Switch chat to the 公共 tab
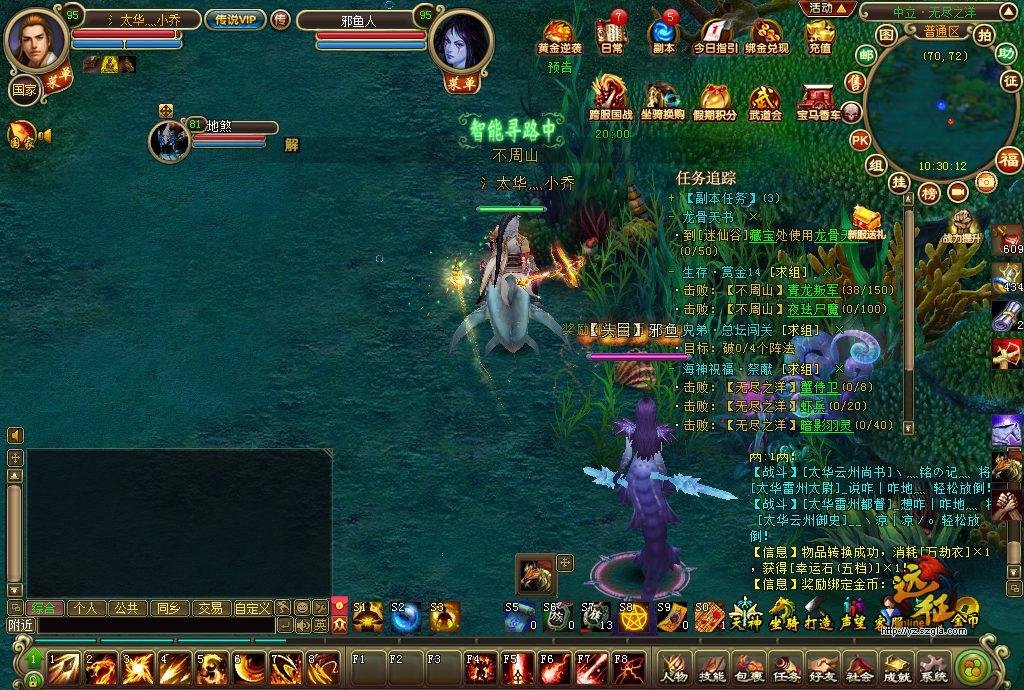1024x690 pixels. [x=125, y=607]
